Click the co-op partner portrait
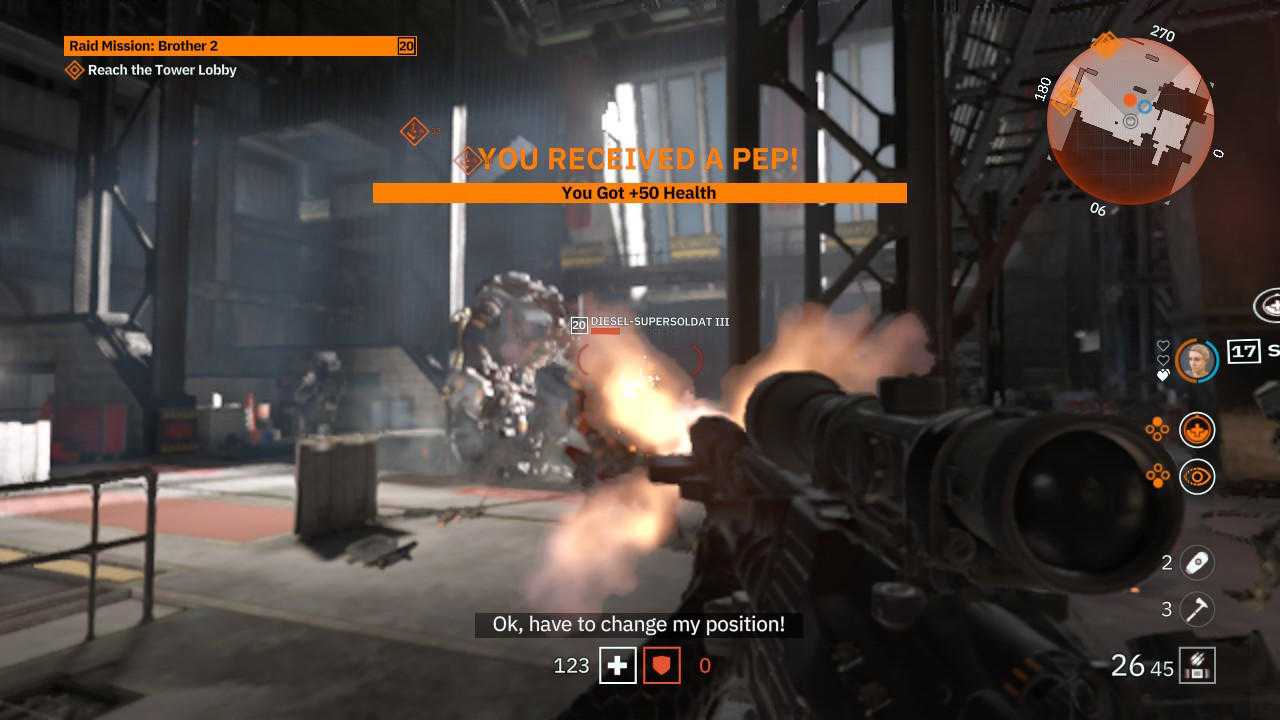Viewport: 1280px width, 720px height. coord(1196,360)
